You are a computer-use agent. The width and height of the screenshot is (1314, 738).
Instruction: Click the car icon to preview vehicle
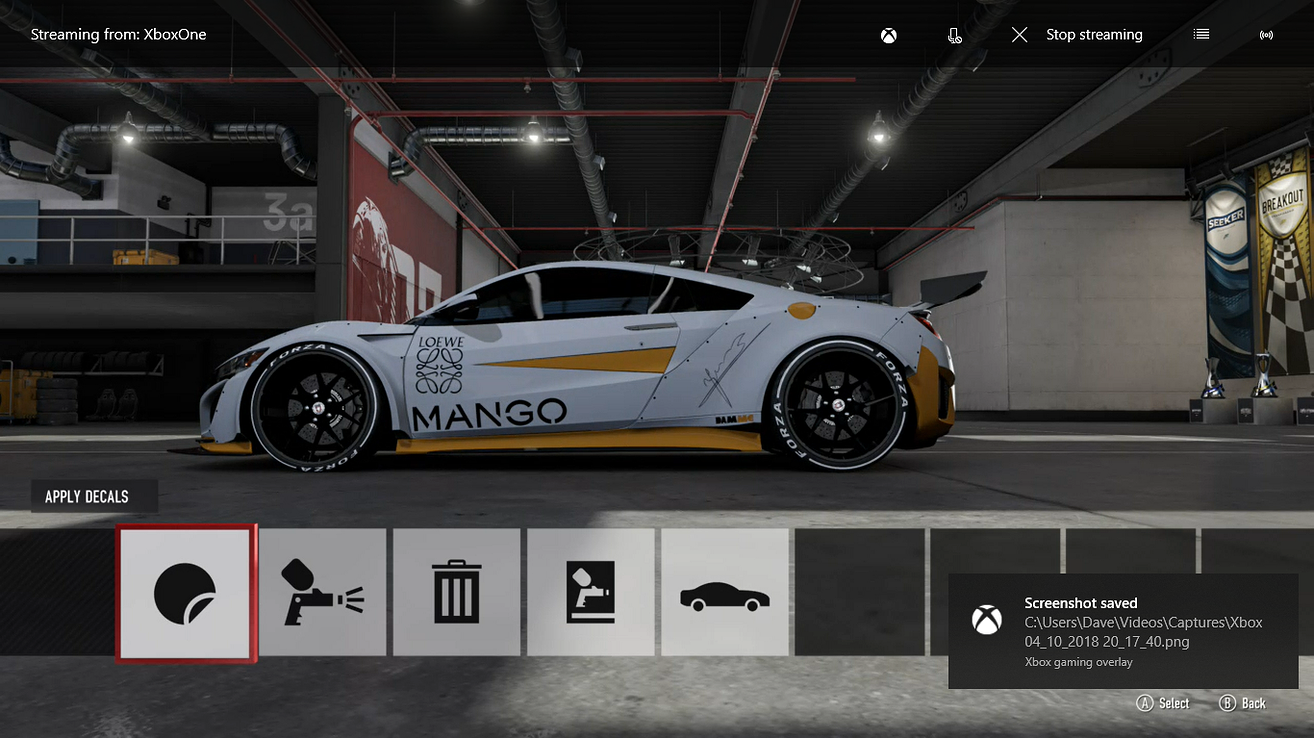point(725,591)
